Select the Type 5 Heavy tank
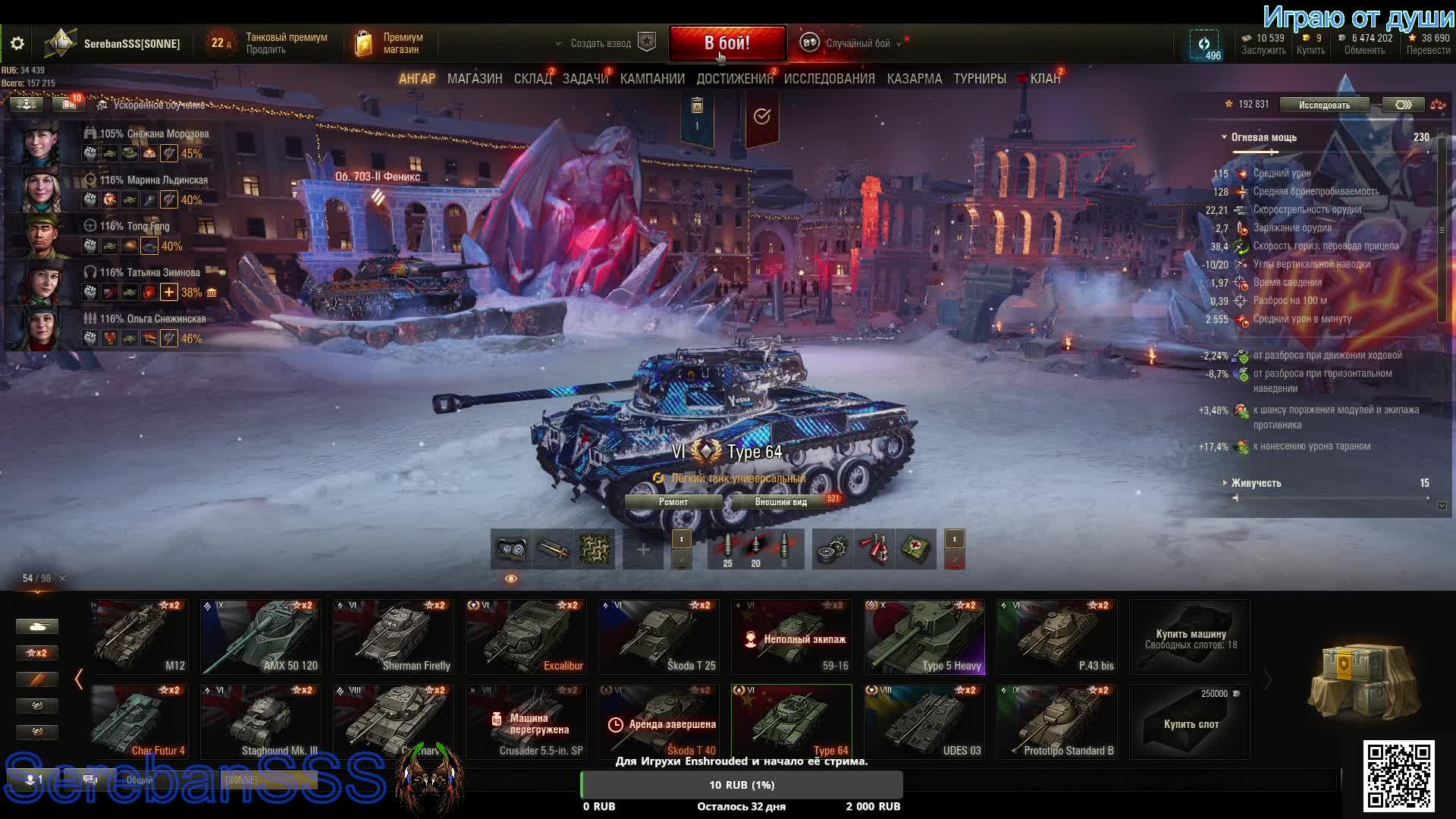Viewport: 1456px width, 819px height. [x=924, y=637]
